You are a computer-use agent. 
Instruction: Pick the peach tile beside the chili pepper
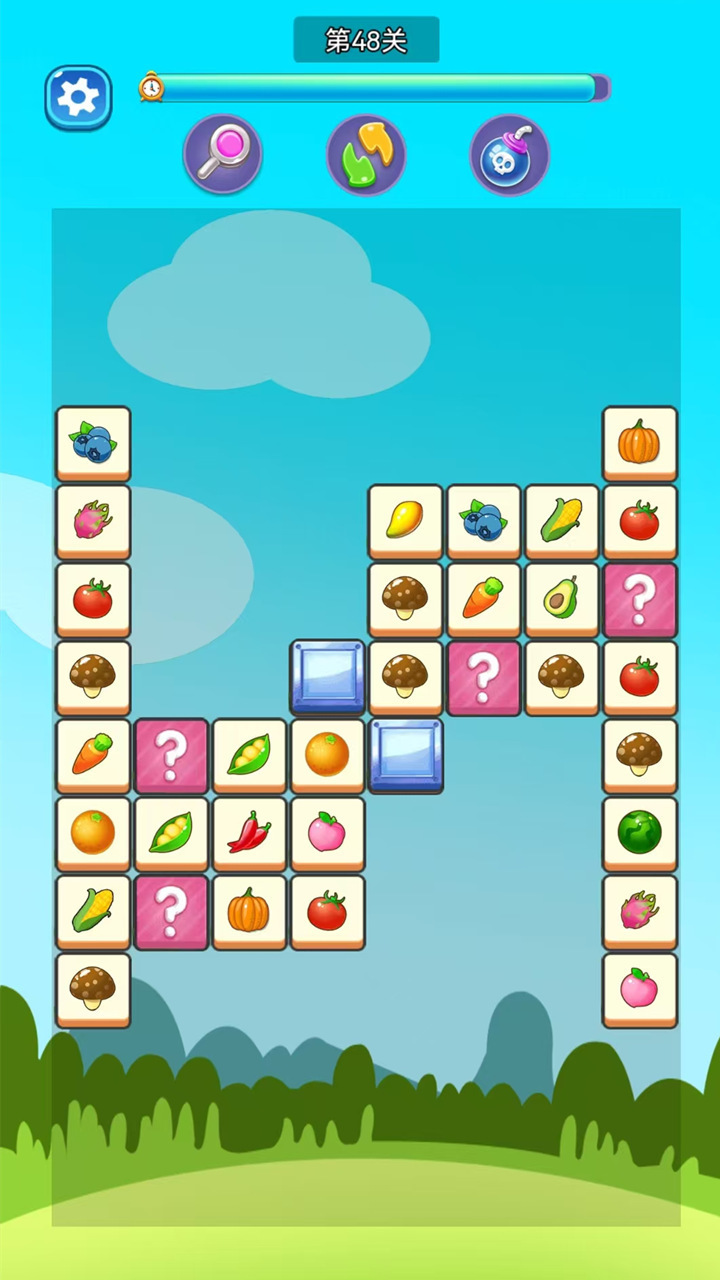pos(327,833)
